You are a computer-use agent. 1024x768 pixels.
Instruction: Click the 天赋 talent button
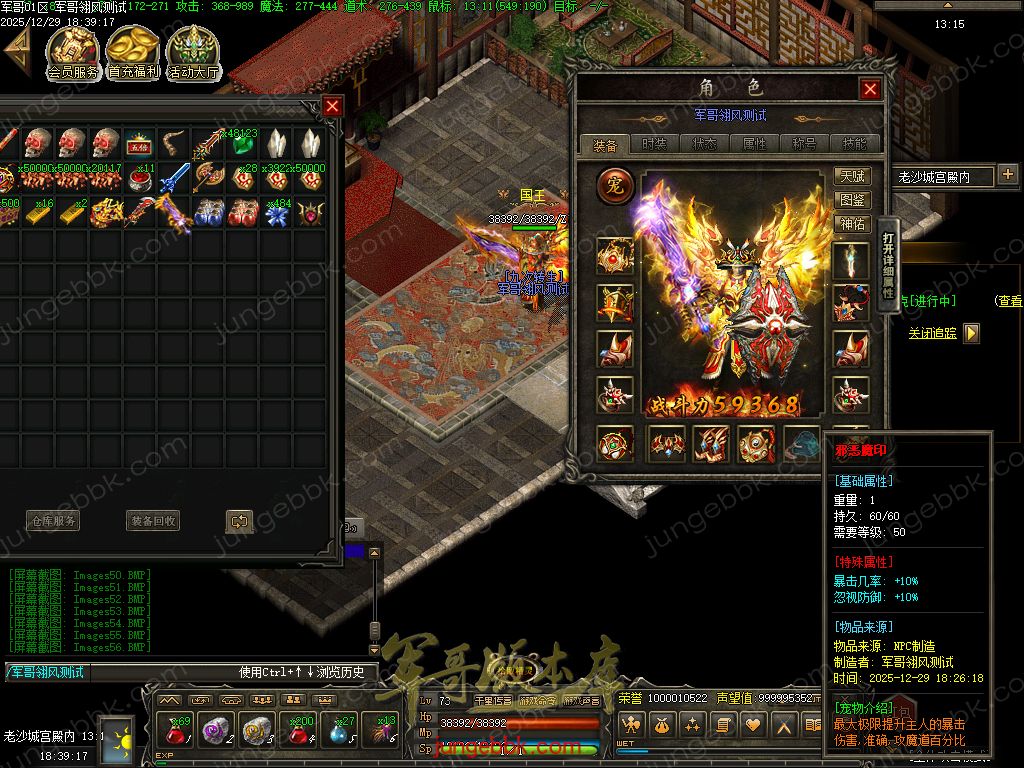coord(852,176)
